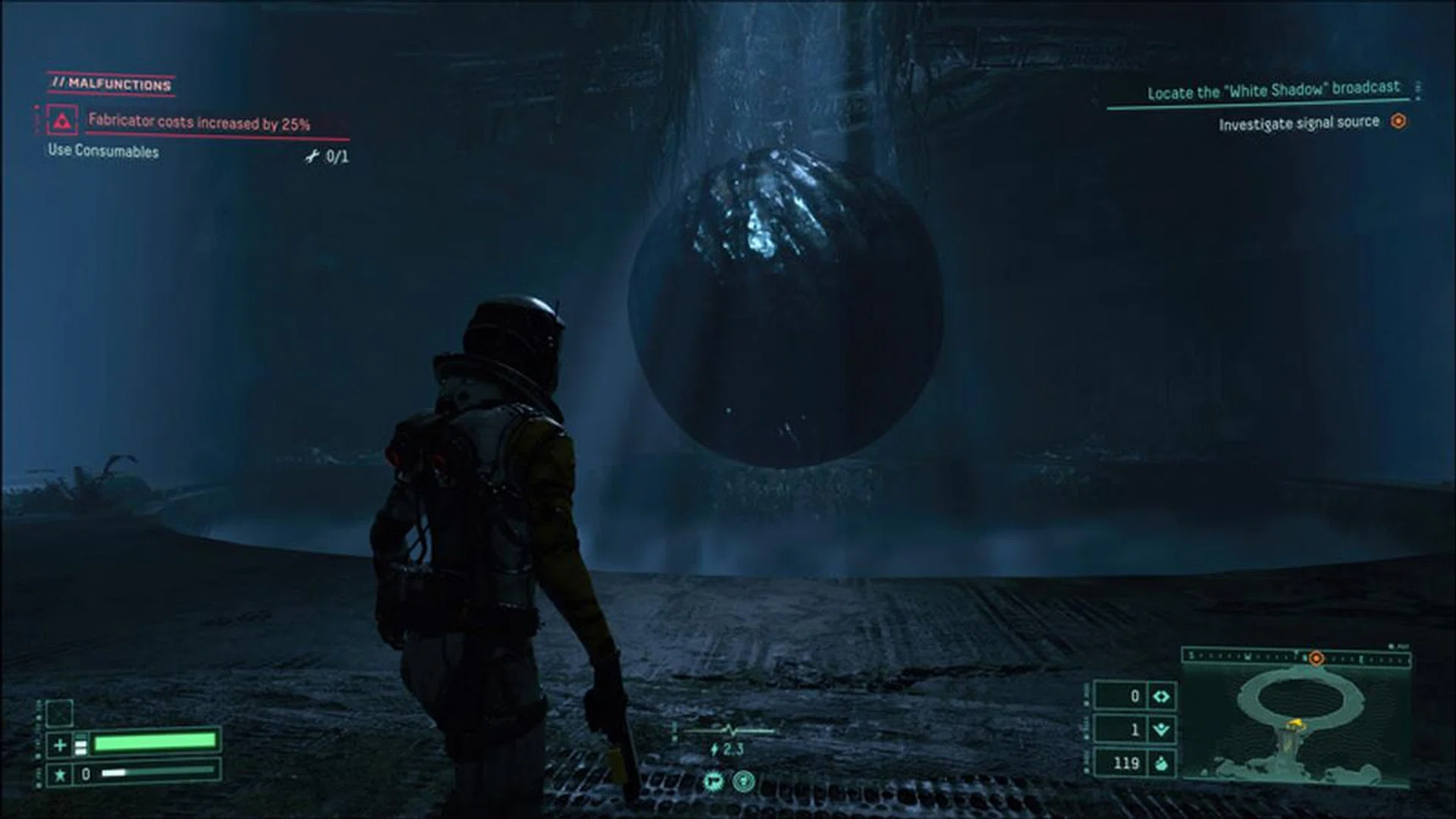The width and height of the screenshot is (1456, 819).
Task: Click the star proficiency icon
Action: pyautogui.click(x=60, y=774)
